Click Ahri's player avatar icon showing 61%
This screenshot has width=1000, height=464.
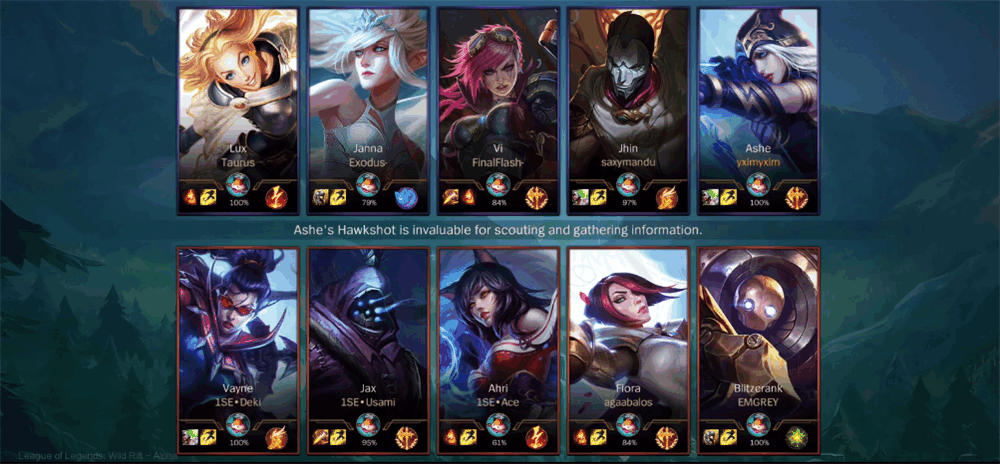click(498, 425)
